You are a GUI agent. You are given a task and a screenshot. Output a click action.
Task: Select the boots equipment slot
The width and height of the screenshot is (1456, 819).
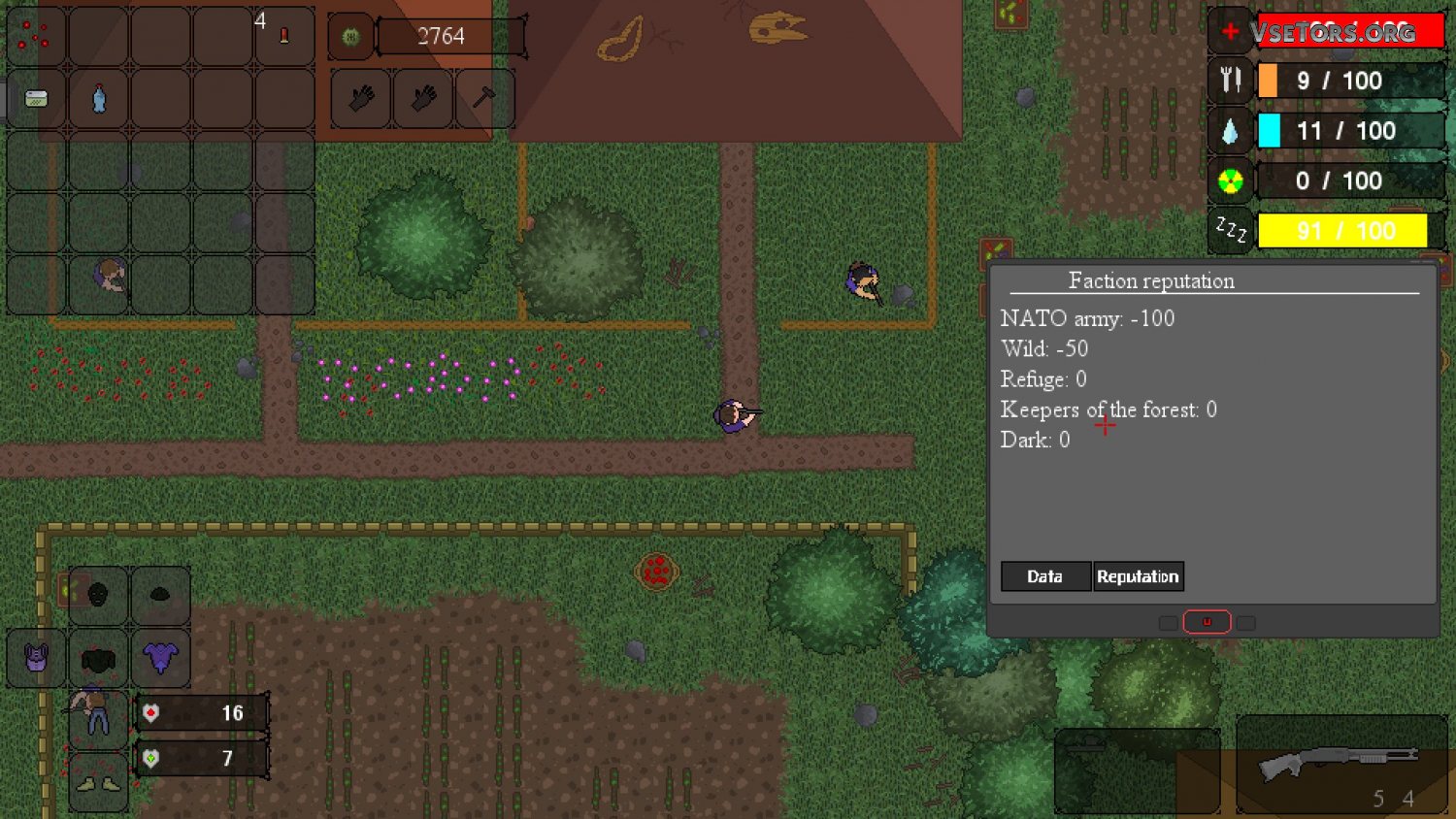(x=98, y=781)
